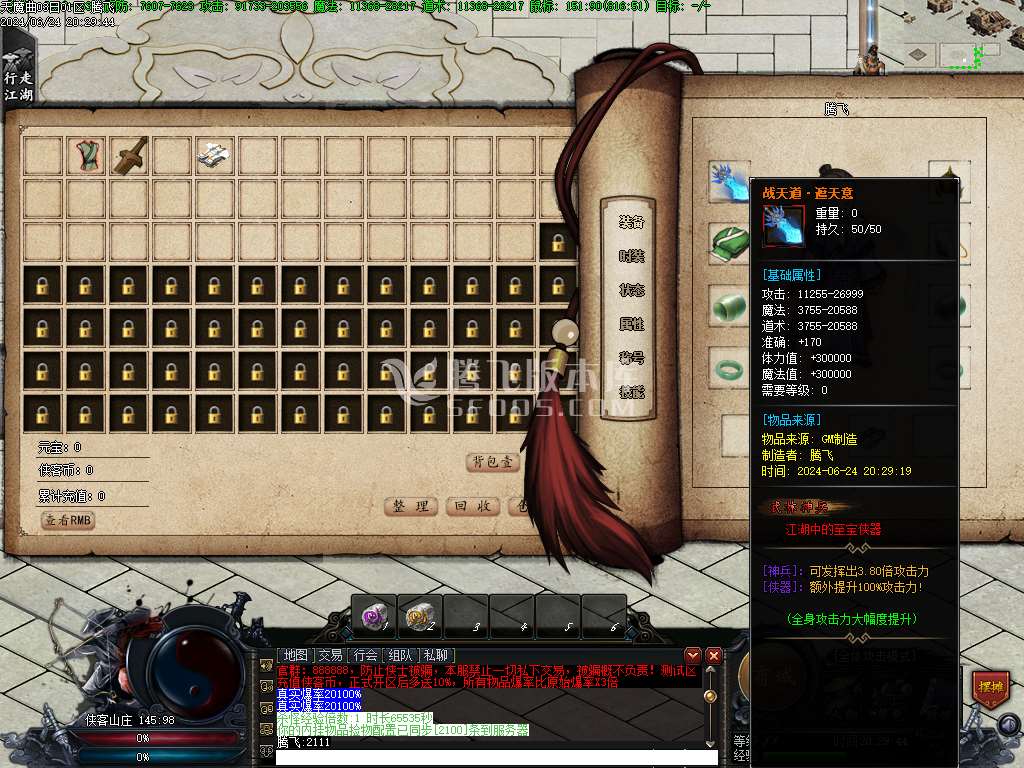Open the 私聊 private chat channel

click(x=436, y=655)
